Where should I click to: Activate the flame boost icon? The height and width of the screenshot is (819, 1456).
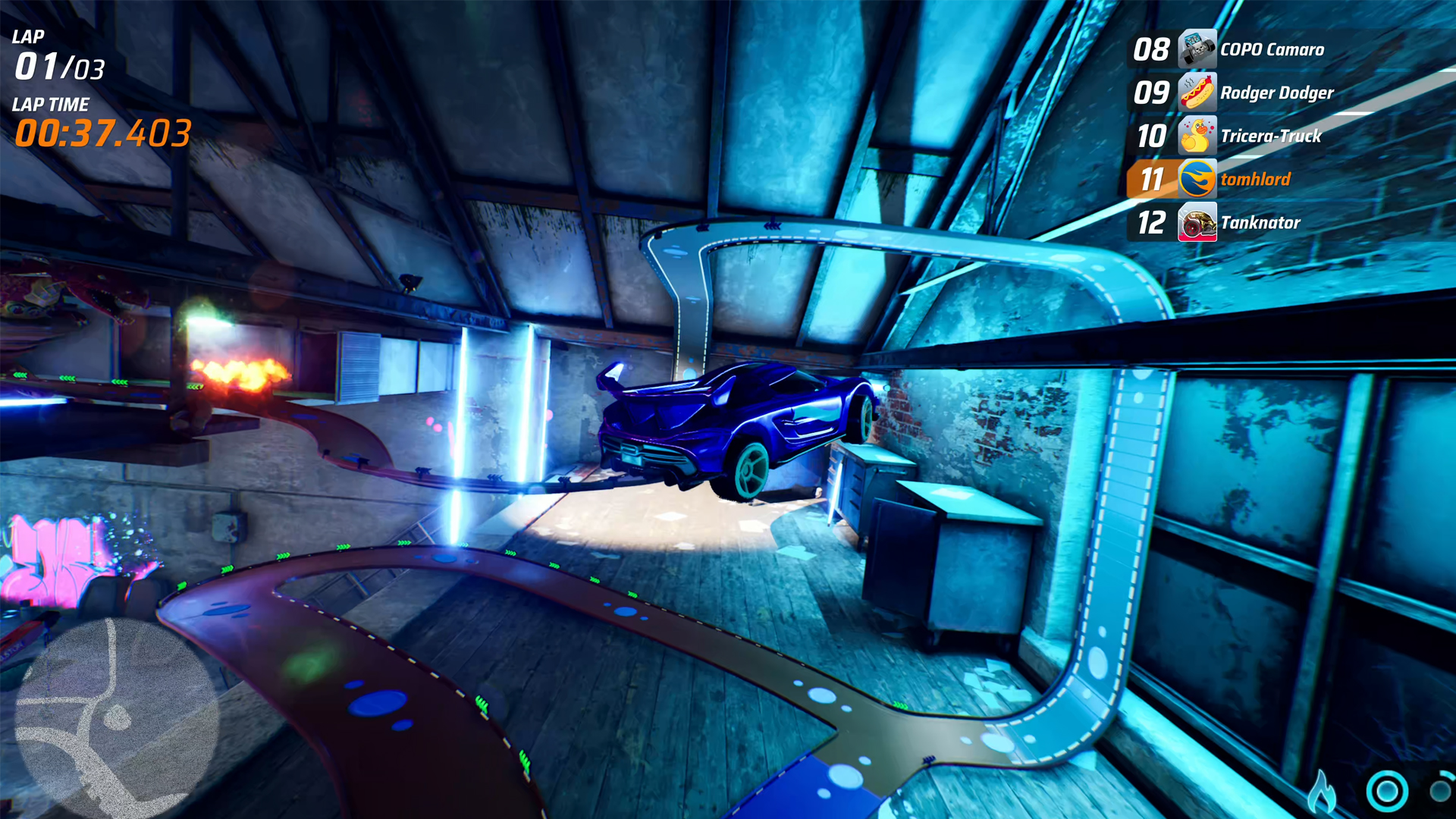pyautogui.click(x=1322, y=792)
